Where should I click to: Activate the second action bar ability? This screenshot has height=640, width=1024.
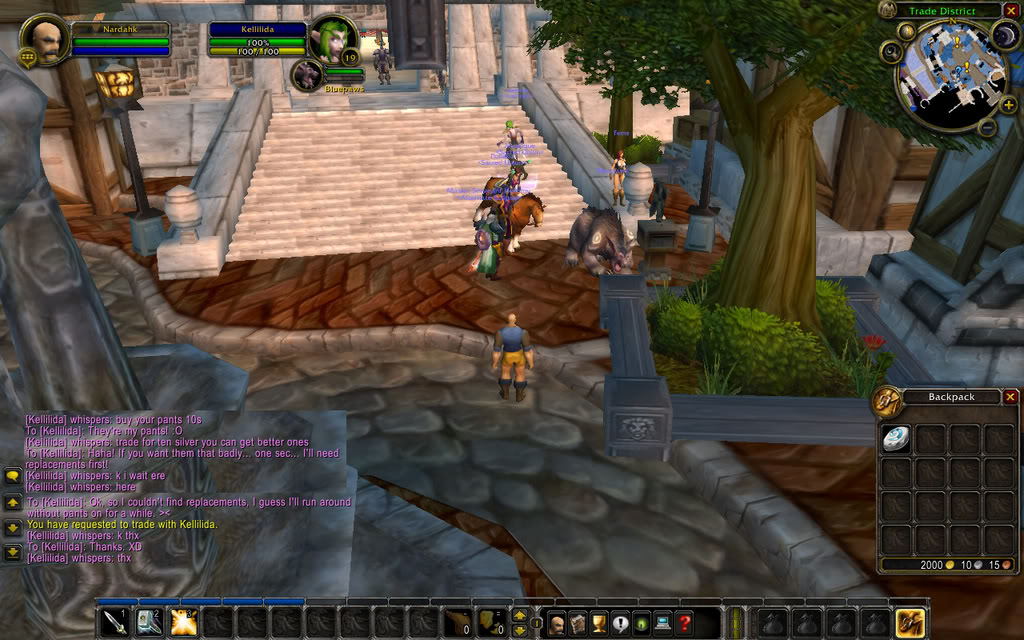pyautogui.click(x=149, y=622)
